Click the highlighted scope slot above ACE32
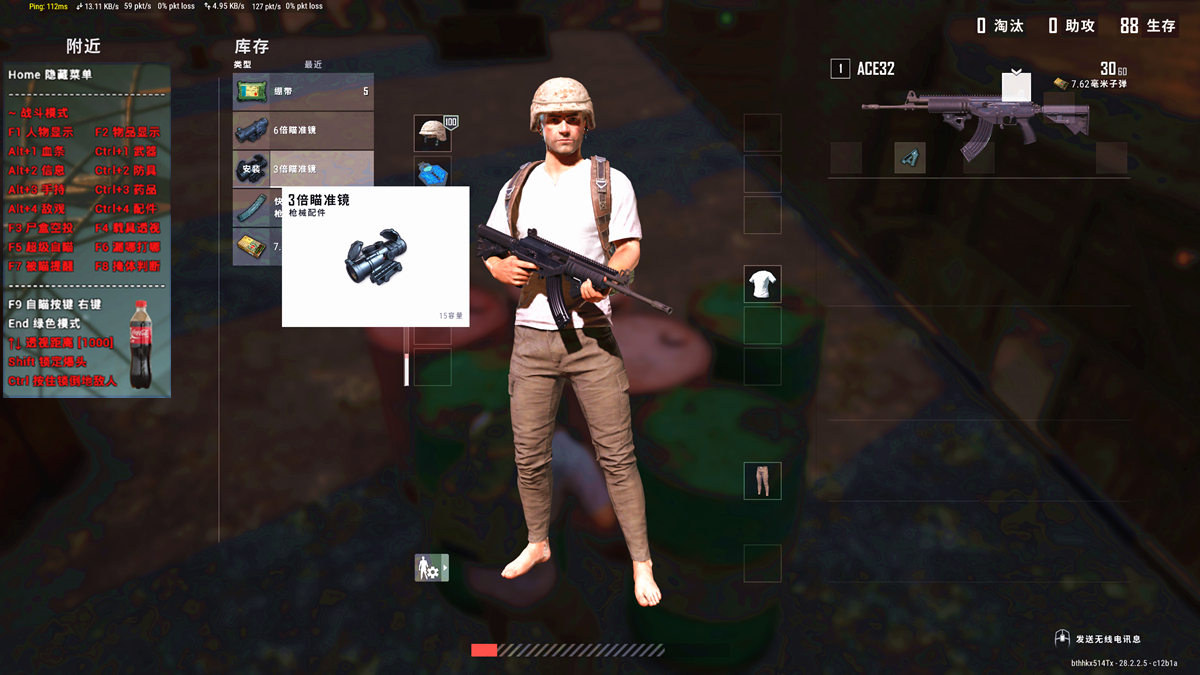 pyautogui.click(x=1016, y=87)
